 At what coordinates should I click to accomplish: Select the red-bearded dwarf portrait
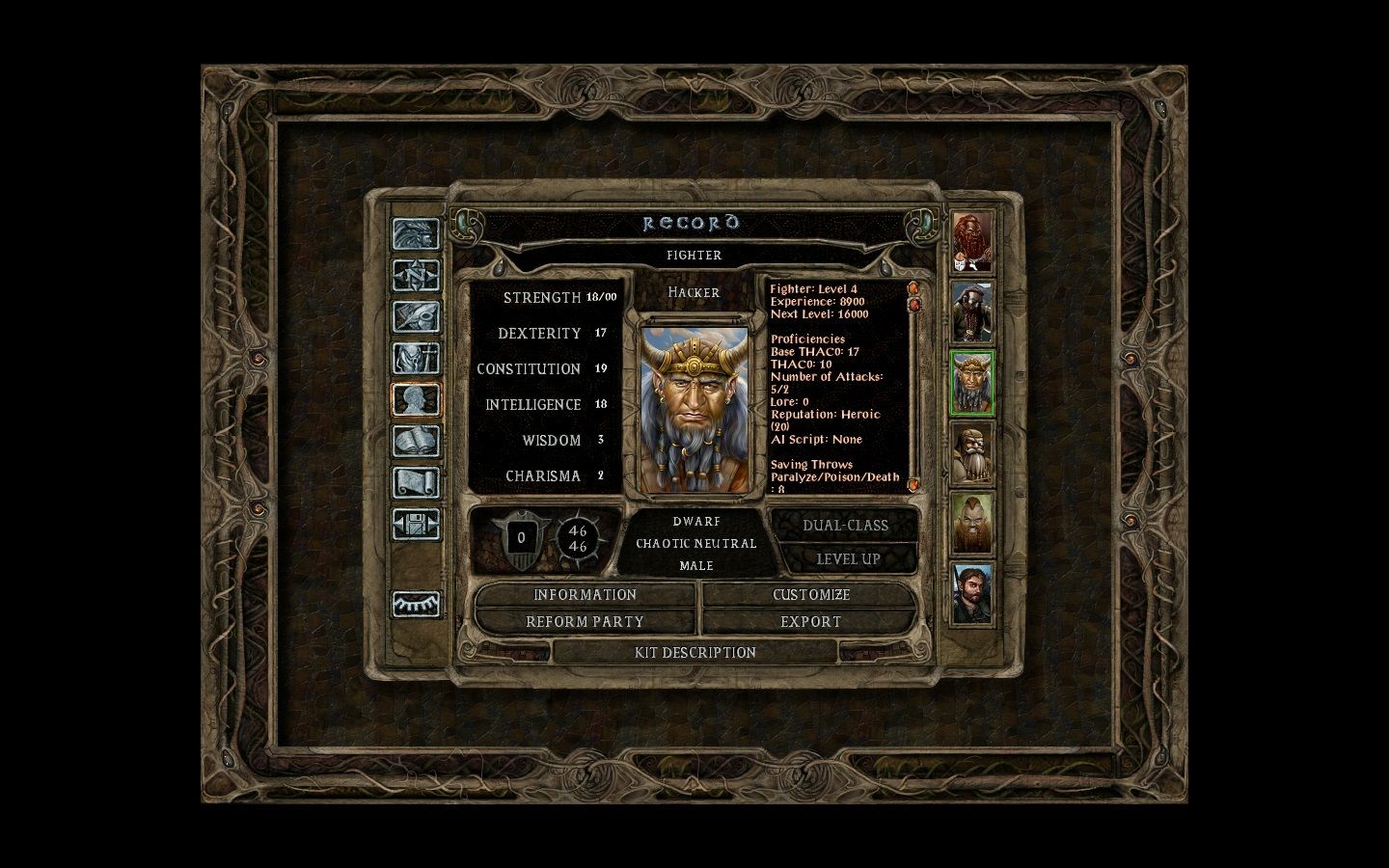point(972,241)
